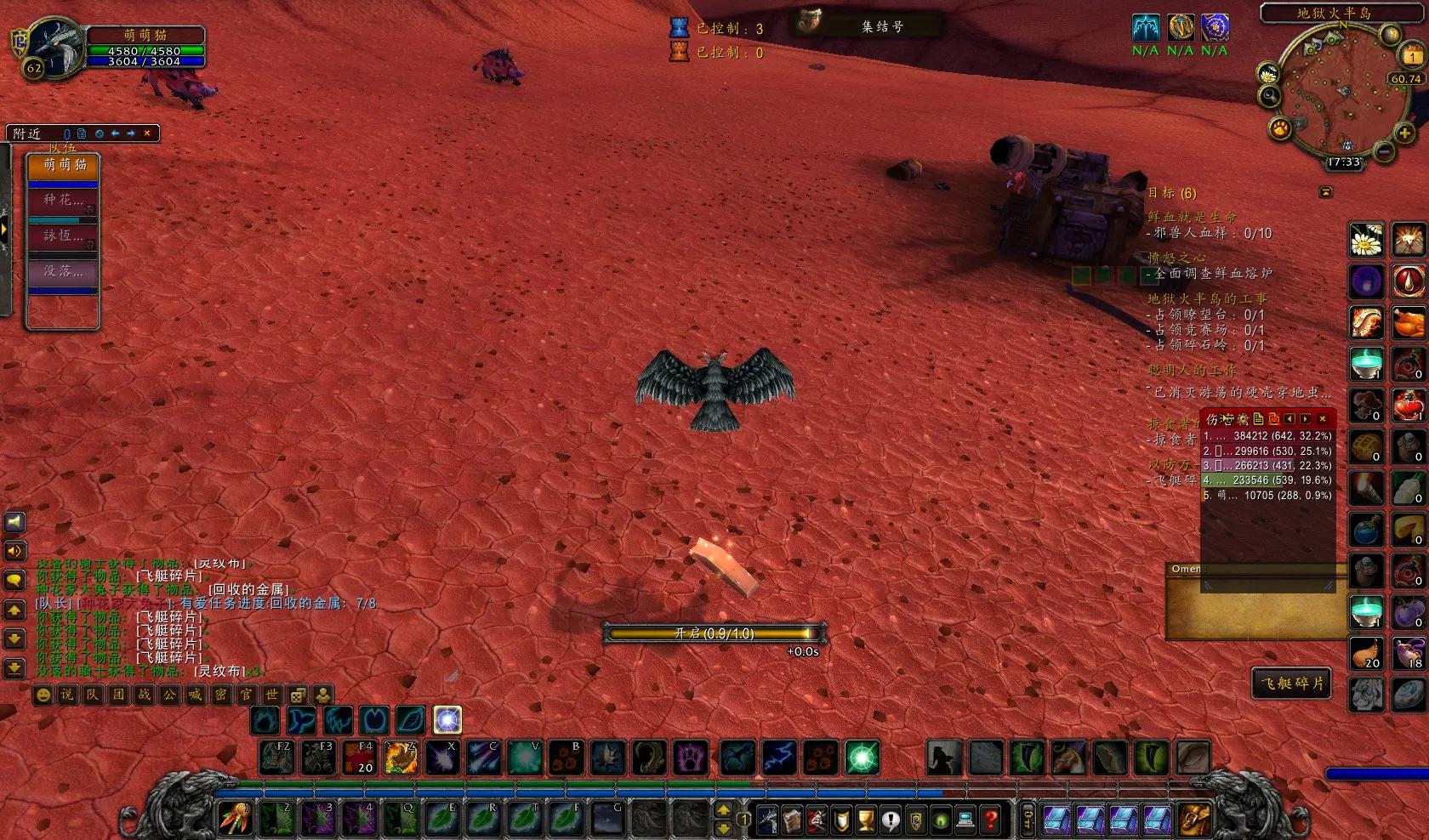Click the glowing highlighted ability at the shapeshift bar's end
The height and width of the screenshot is (840, 1429).
[x=446, y=721]
